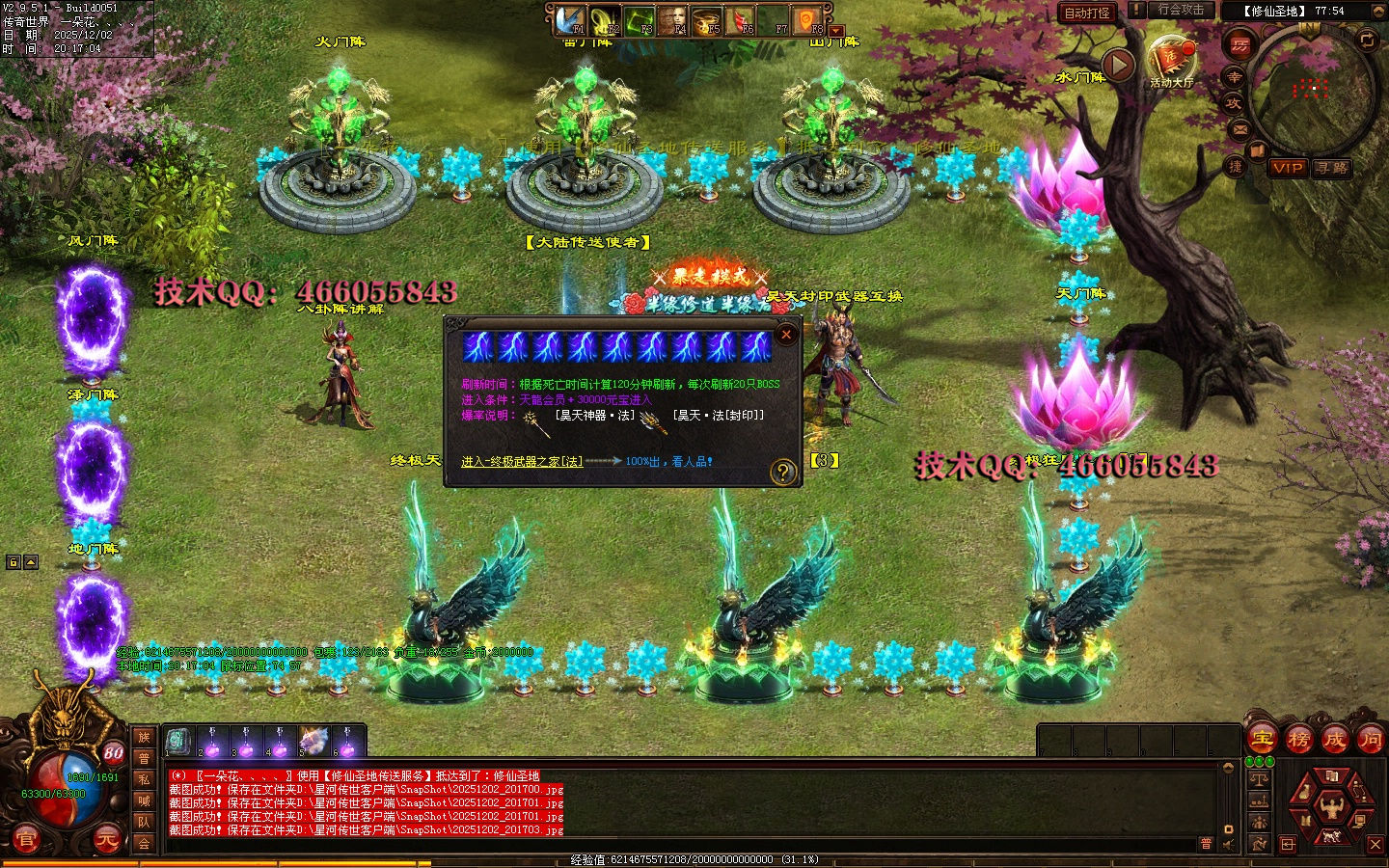This screenshot has height=868, width=1389.
Task: Follow the 进入-终极武器之家[法] link
Action: [x=522, y=462]
